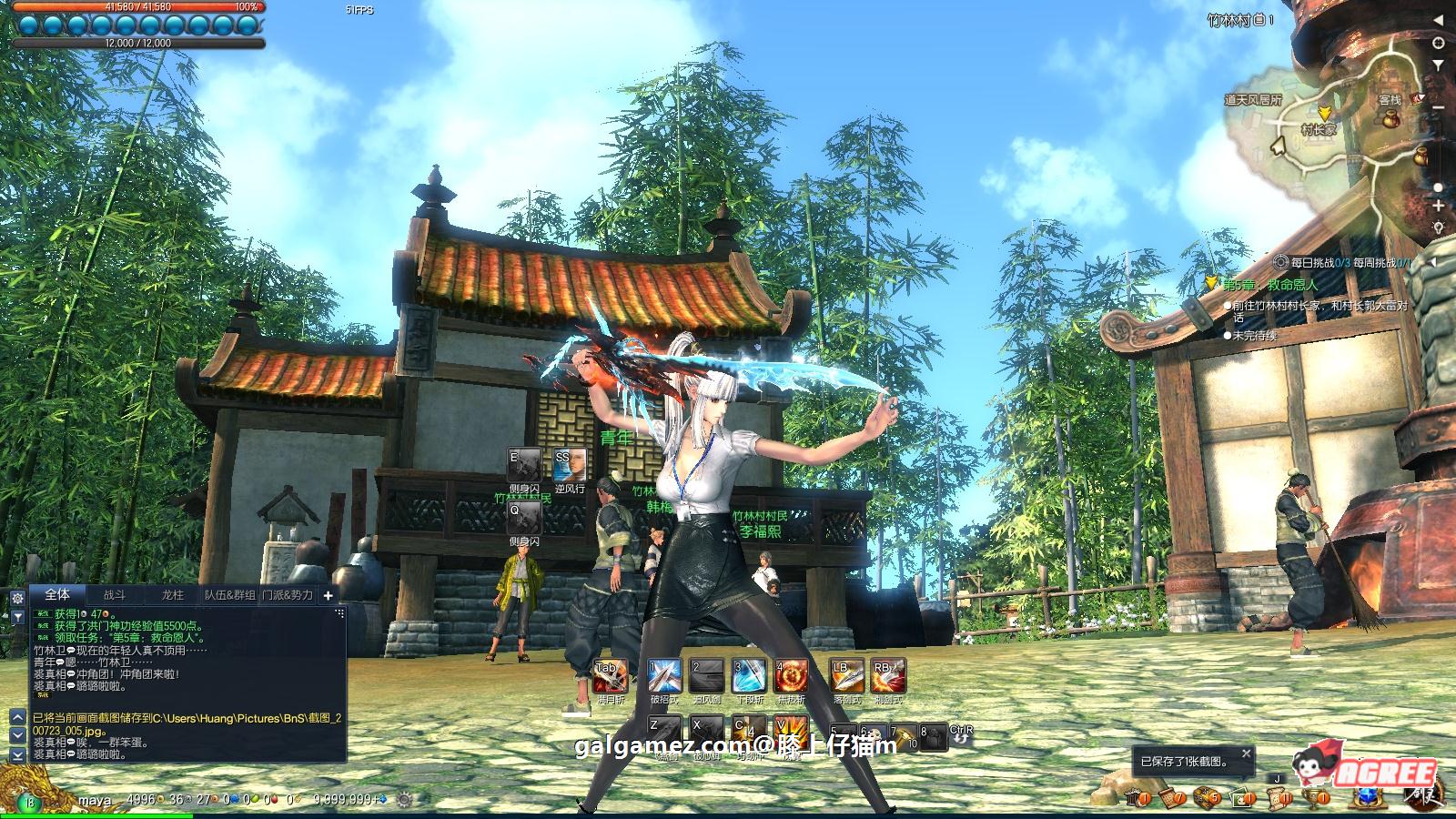Open the minimap filter funnel icon
Screen dimensions: 1456x819
(1439, 66)
